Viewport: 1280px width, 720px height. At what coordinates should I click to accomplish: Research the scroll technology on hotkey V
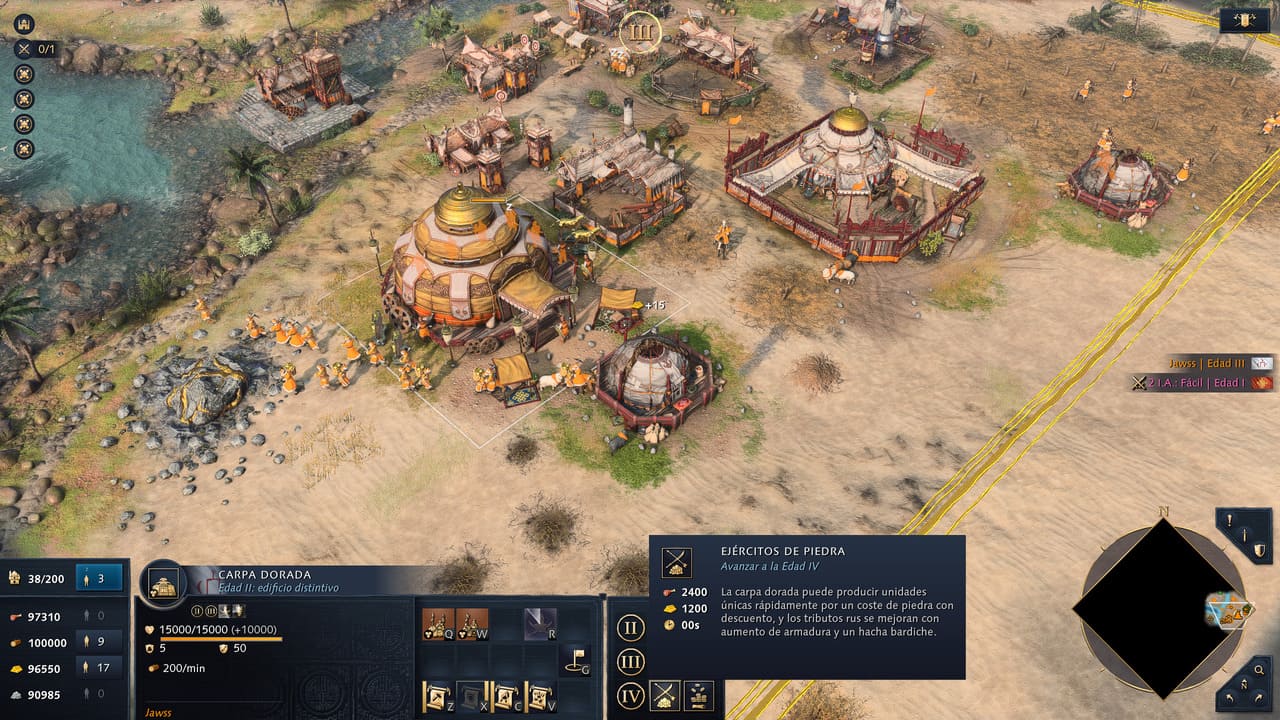click(x=541, y=695)
